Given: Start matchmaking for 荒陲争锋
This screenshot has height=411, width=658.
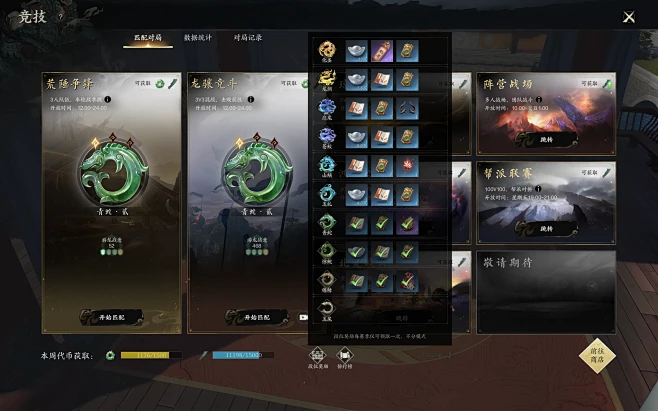Looking at the screenshot, I should click(112, 317).
